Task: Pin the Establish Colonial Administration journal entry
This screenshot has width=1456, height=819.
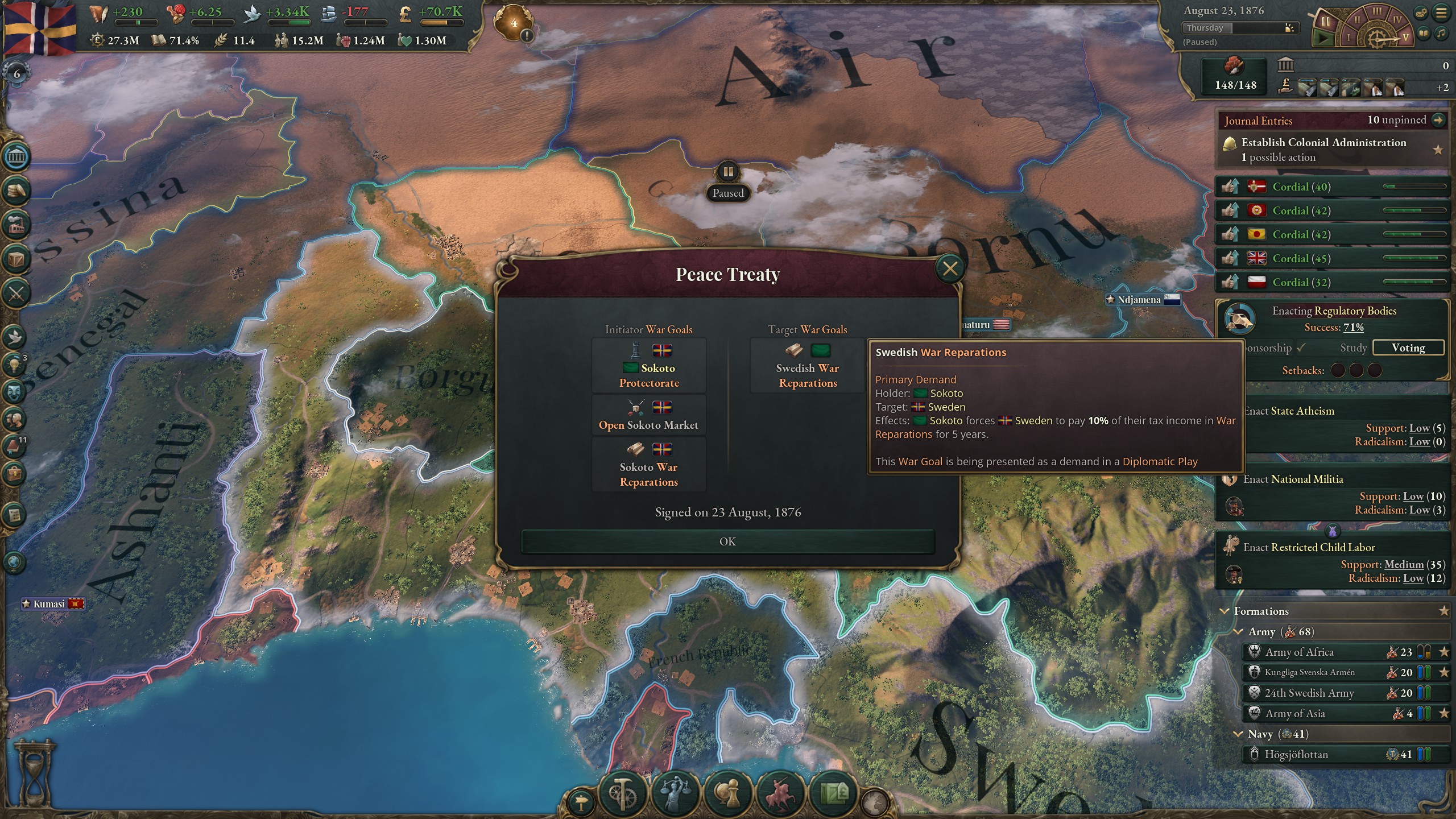Action: point(1438,149)
